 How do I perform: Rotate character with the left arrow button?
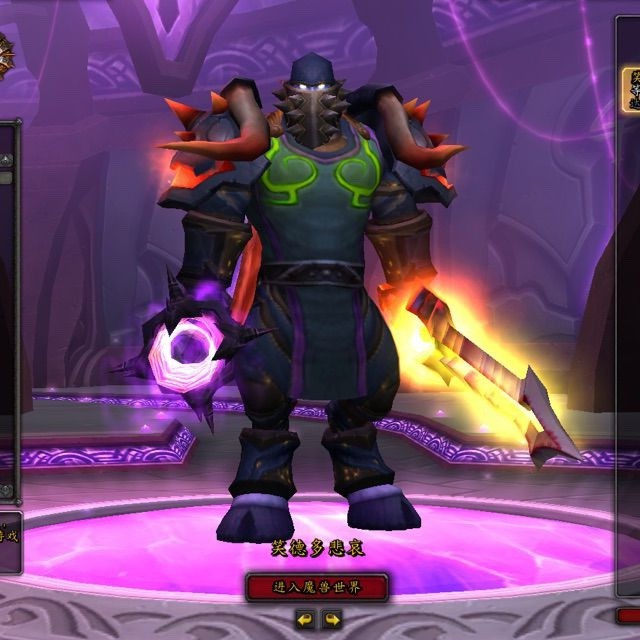[x=305, y=620]
